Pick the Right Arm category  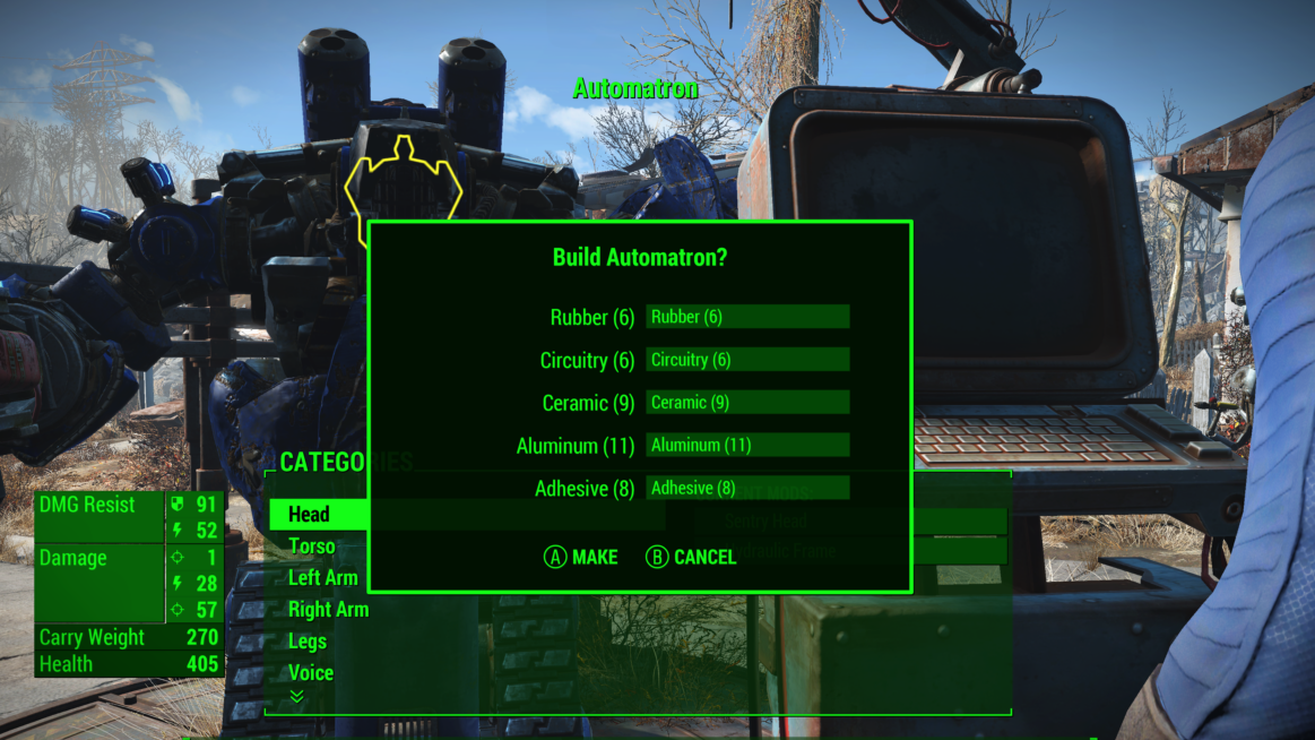328,609
